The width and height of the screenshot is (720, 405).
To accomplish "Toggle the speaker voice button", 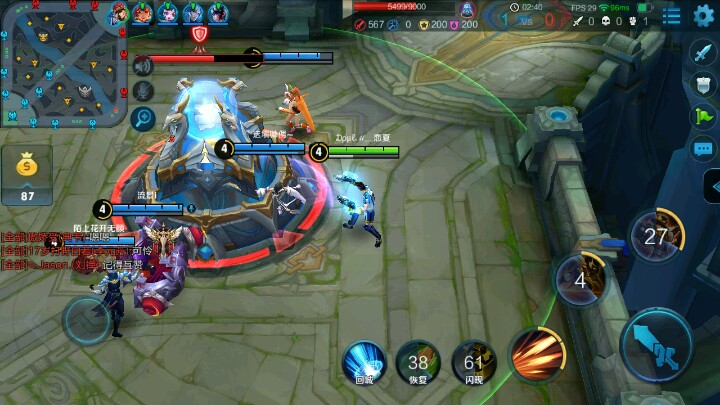I will click(x=143, y=65).
